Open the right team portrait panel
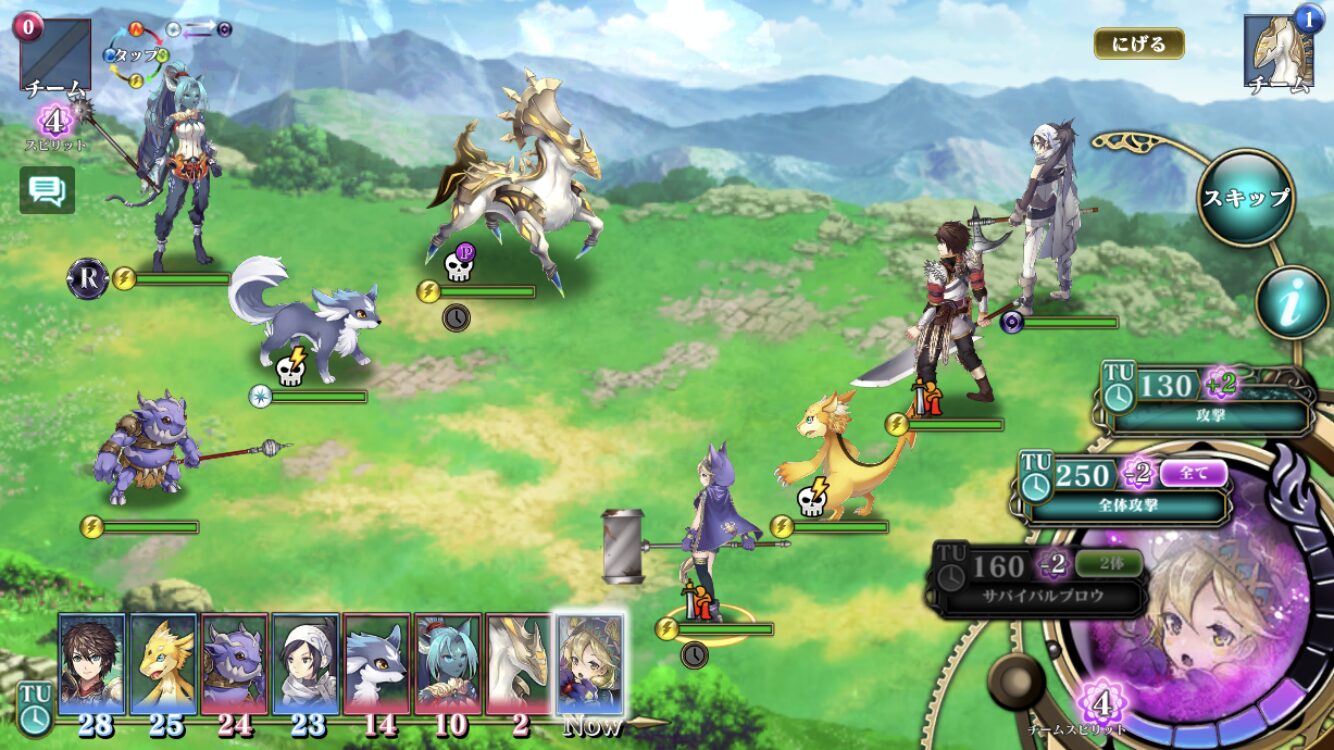Viewport: 1334px width, 750px height. (1277, 52)
